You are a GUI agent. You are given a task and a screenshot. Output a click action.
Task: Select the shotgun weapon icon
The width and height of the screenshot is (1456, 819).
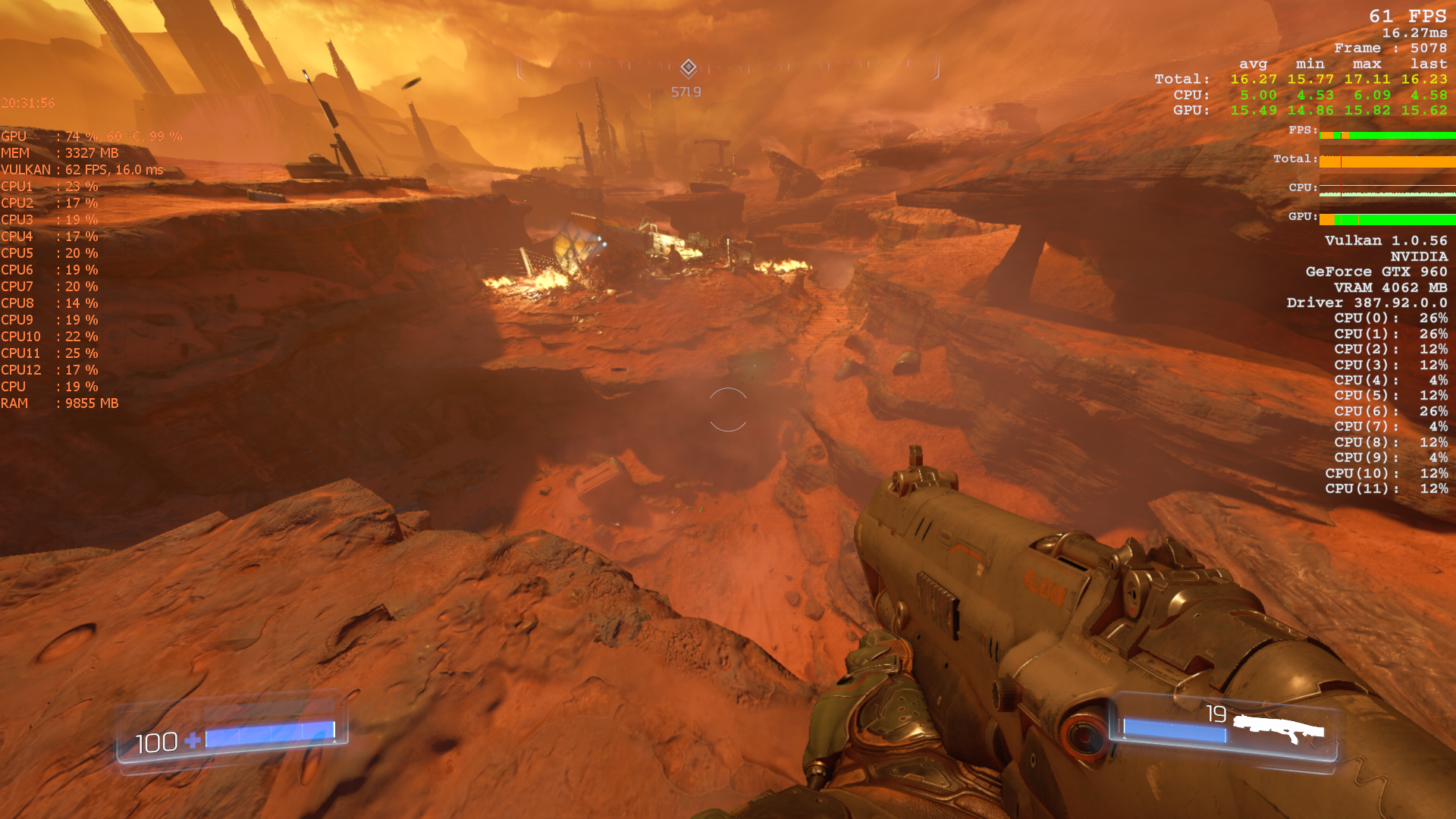(x=1278, y=730)
